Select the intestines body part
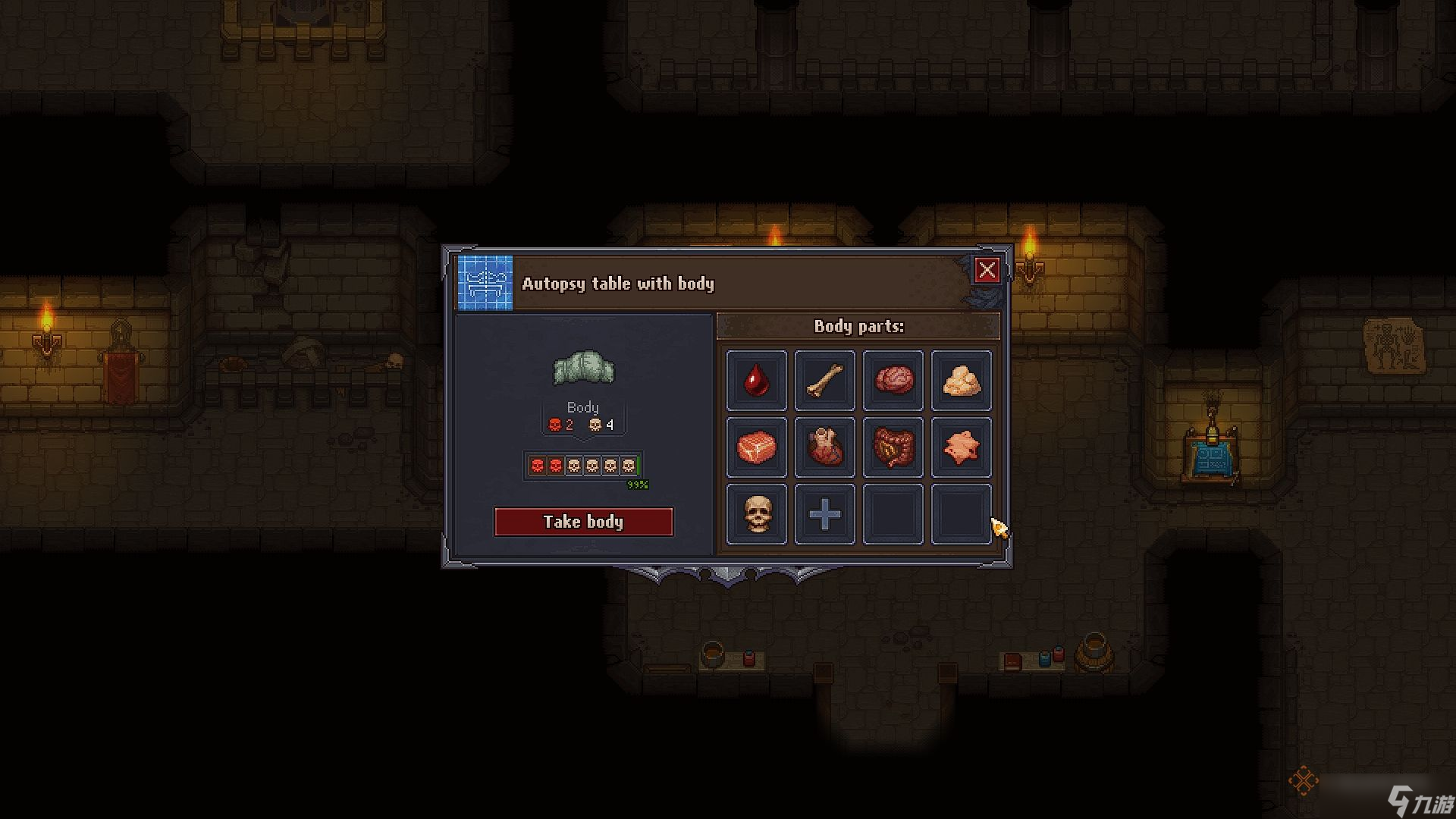 (x=893, y=447)
